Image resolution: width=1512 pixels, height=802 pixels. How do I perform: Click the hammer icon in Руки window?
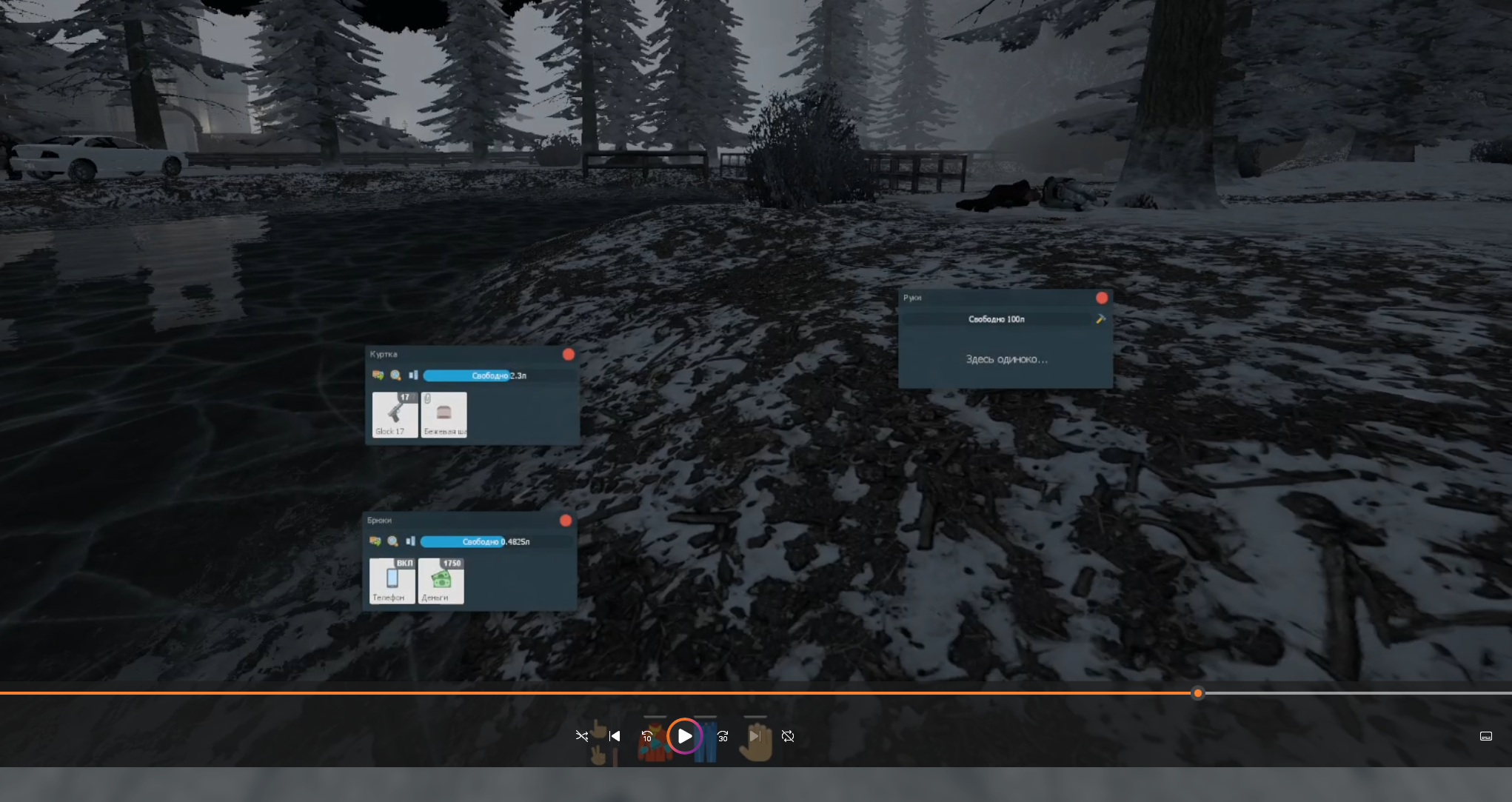pyautogui.click(x=1100, y=318)
